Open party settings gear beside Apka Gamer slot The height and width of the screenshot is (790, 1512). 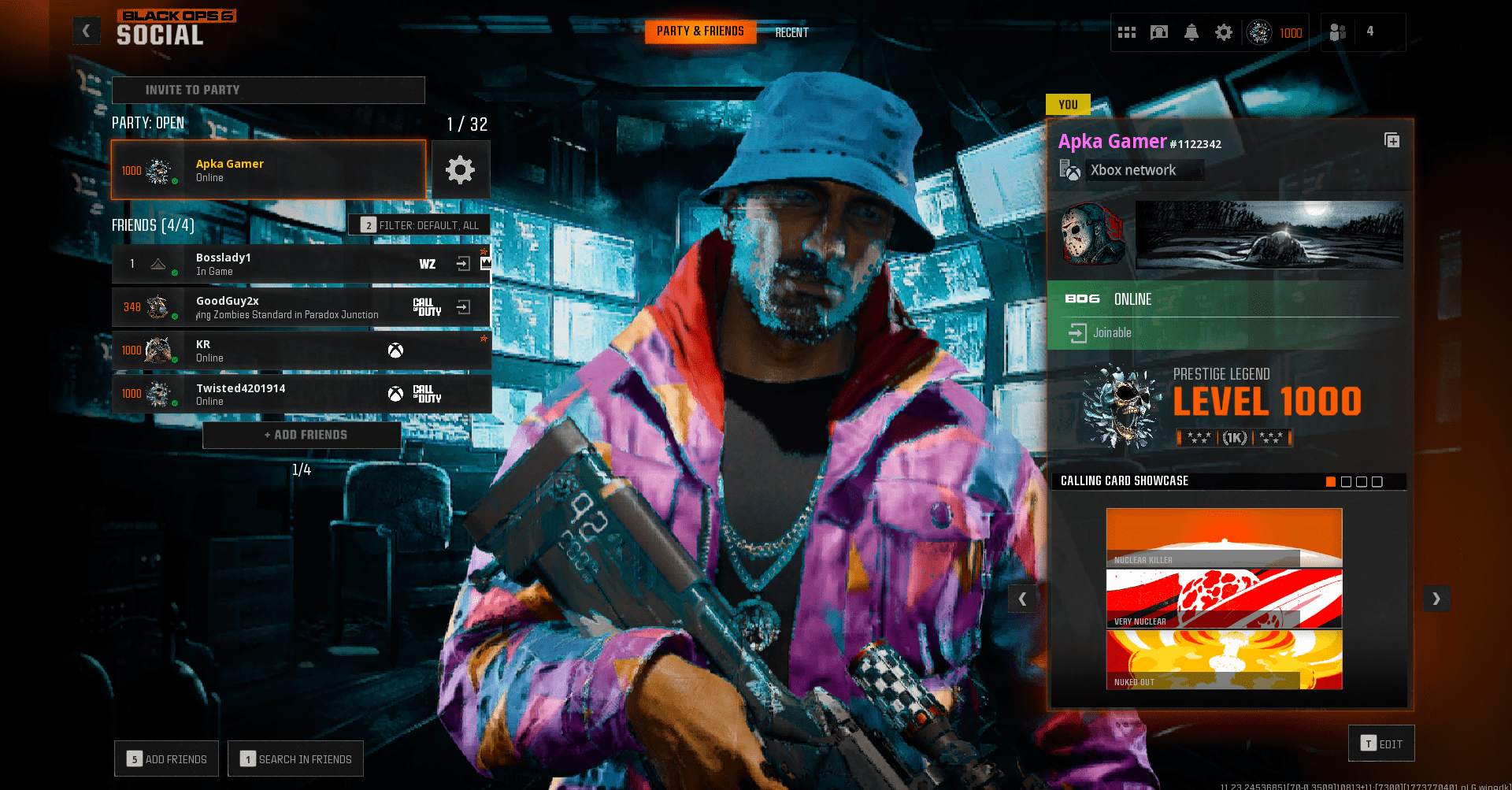tap(461, 169)
